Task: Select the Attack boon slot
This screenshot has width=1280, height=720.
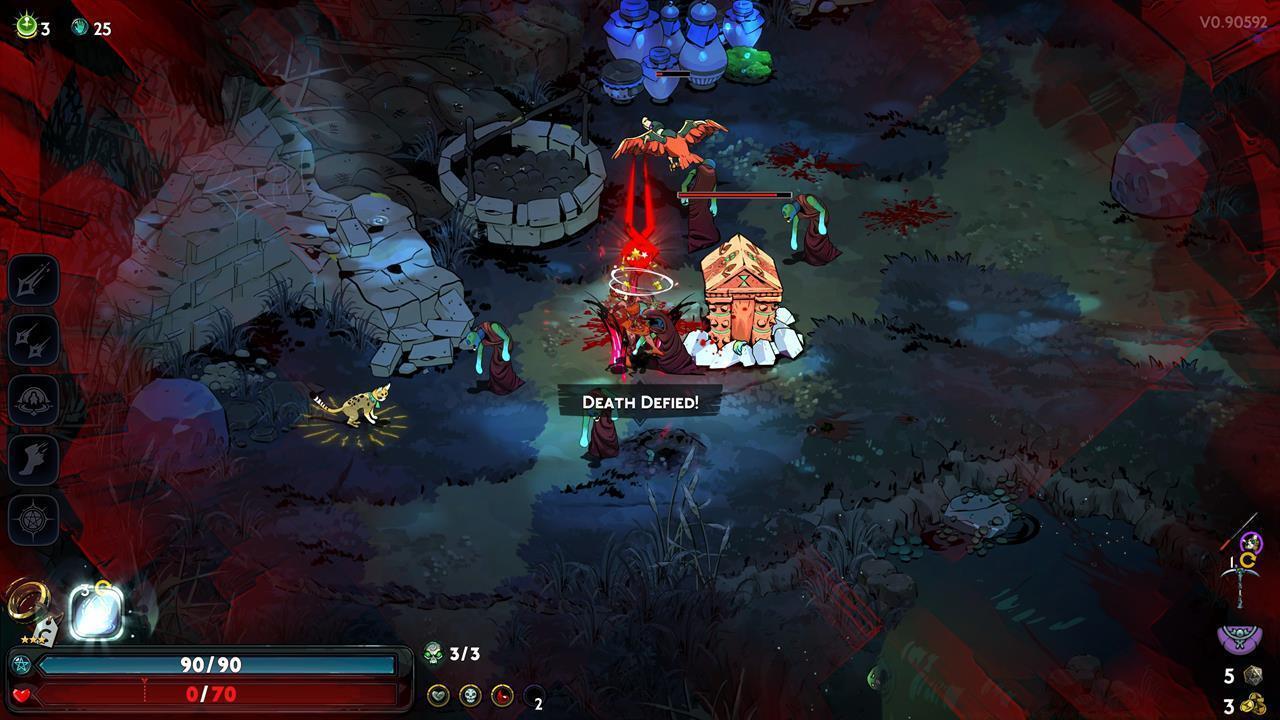Action: (x=34, y=279)
